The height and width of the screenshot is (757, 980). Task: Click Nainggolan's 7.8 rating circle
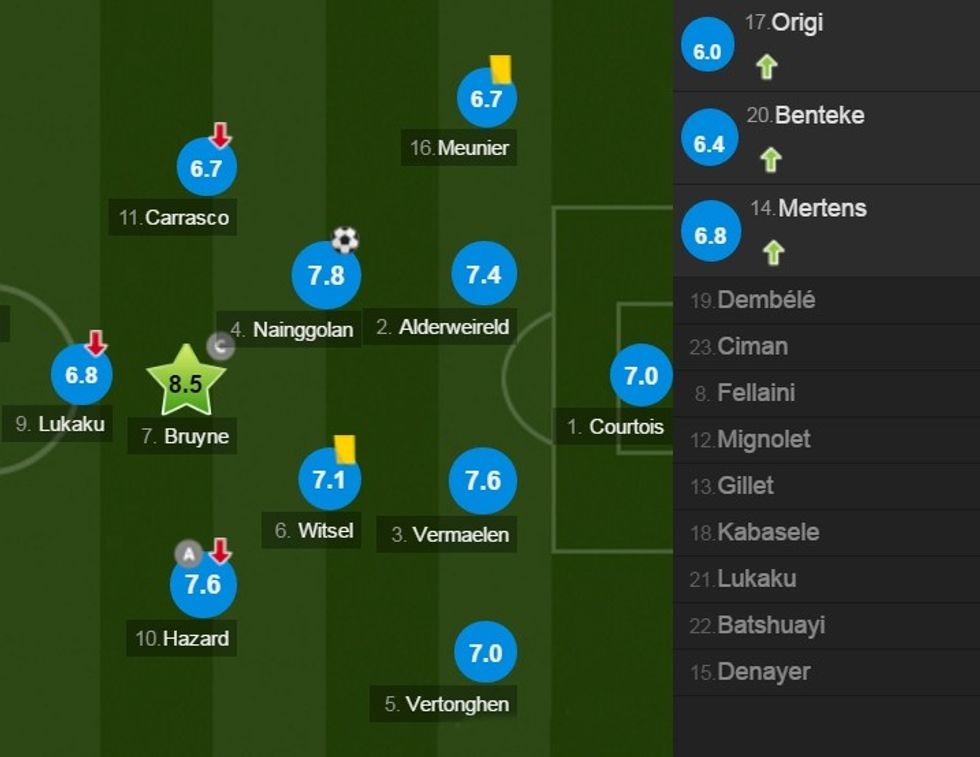pyautogui.click(x=326, y=275)
